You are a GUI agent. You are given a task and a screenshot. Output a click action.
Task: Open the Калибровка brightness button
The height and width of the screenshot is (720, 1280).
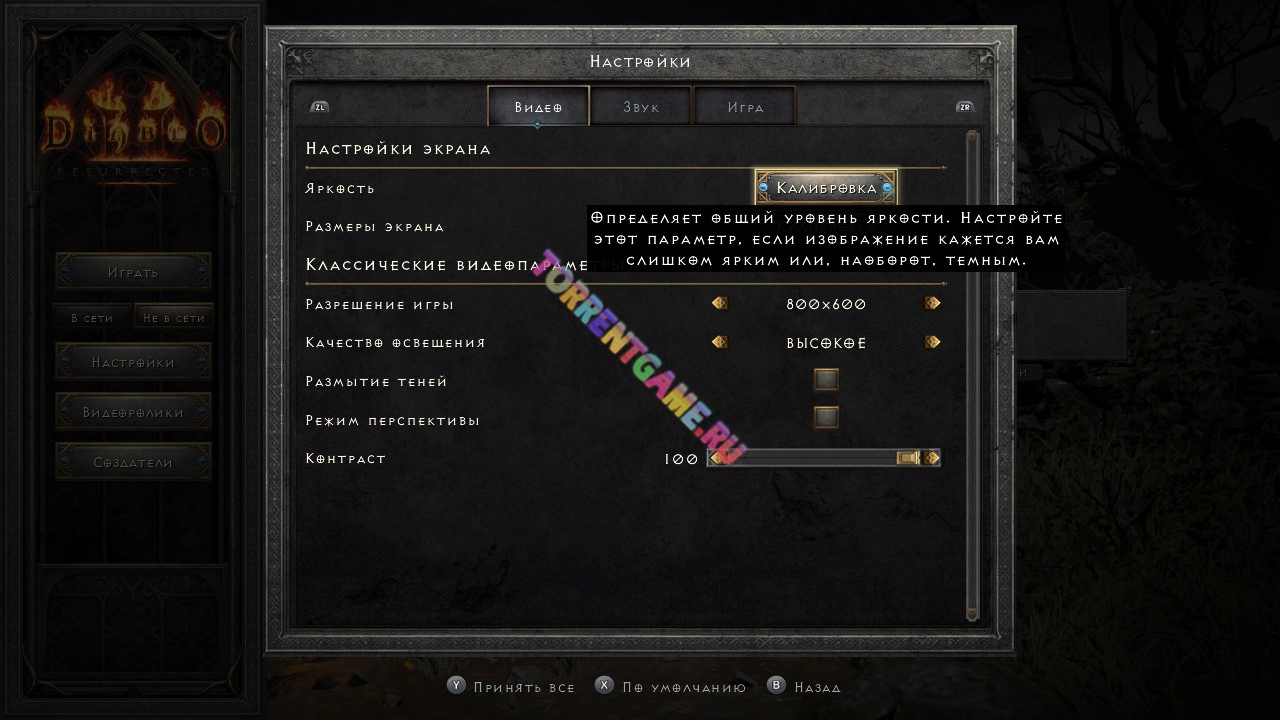tap(826, 188)
